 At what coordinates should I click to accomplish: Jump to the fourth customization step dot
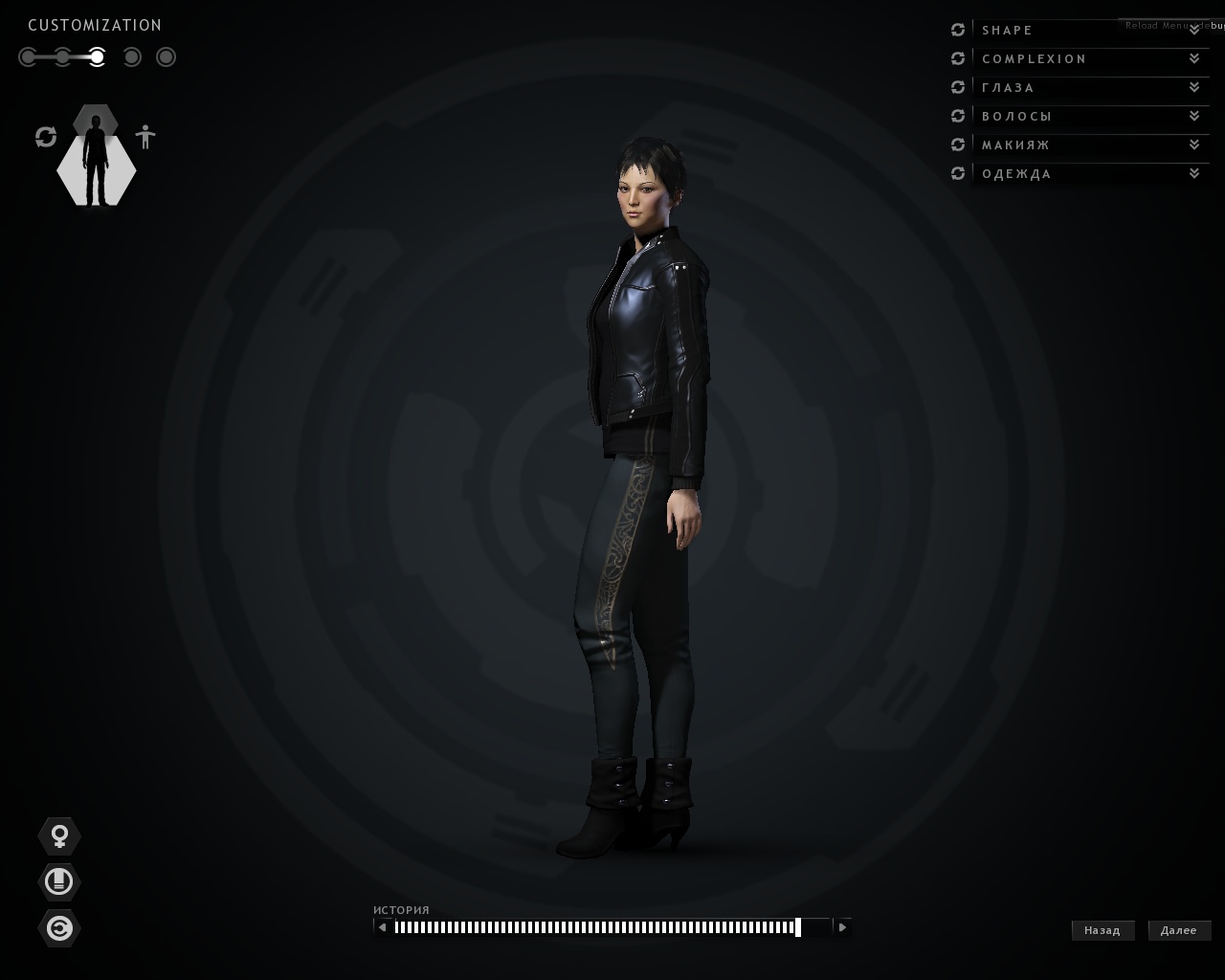point(132,57)
